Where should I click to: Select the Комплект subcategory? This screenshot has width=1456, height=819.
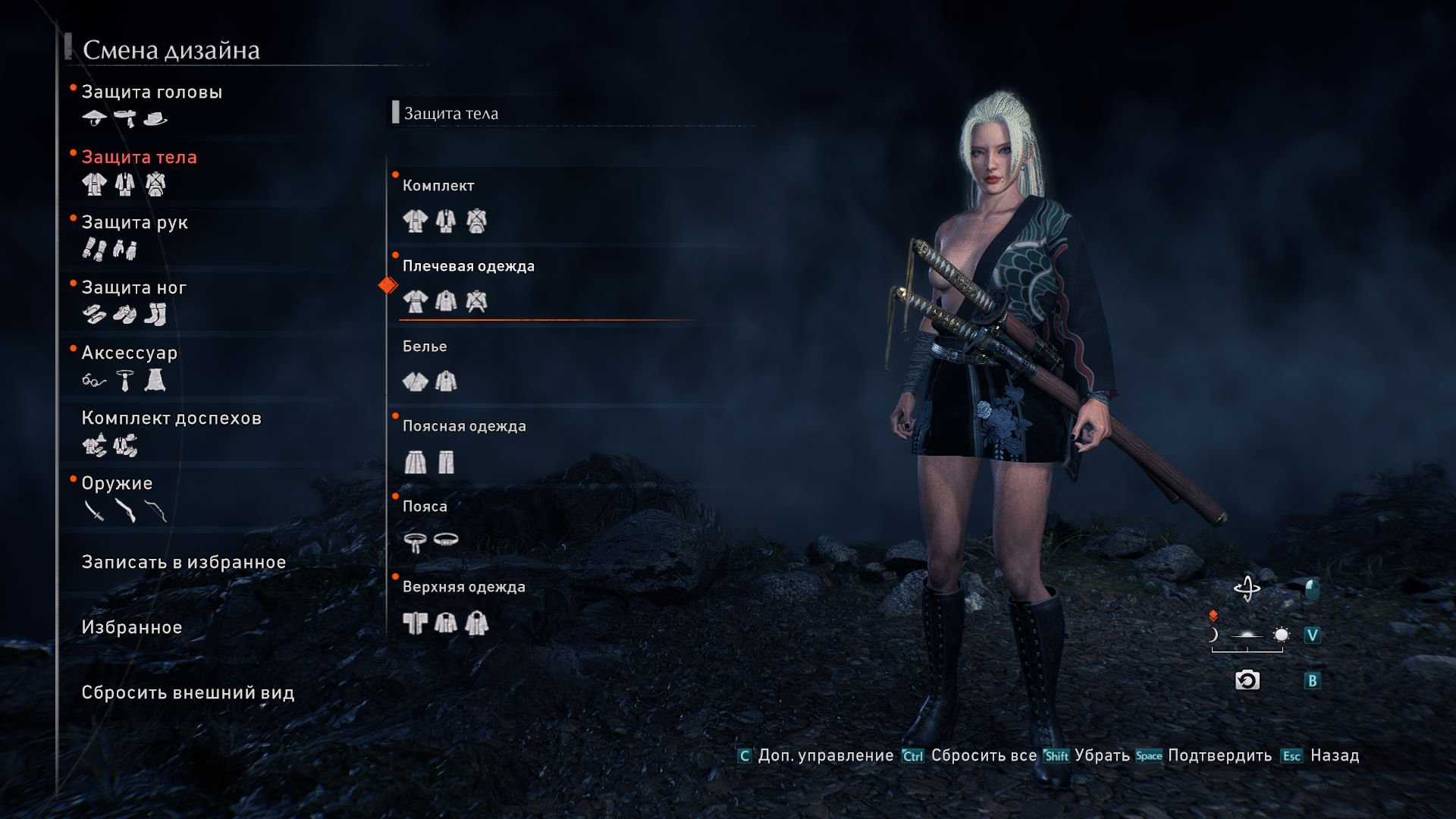click(438, 187)
